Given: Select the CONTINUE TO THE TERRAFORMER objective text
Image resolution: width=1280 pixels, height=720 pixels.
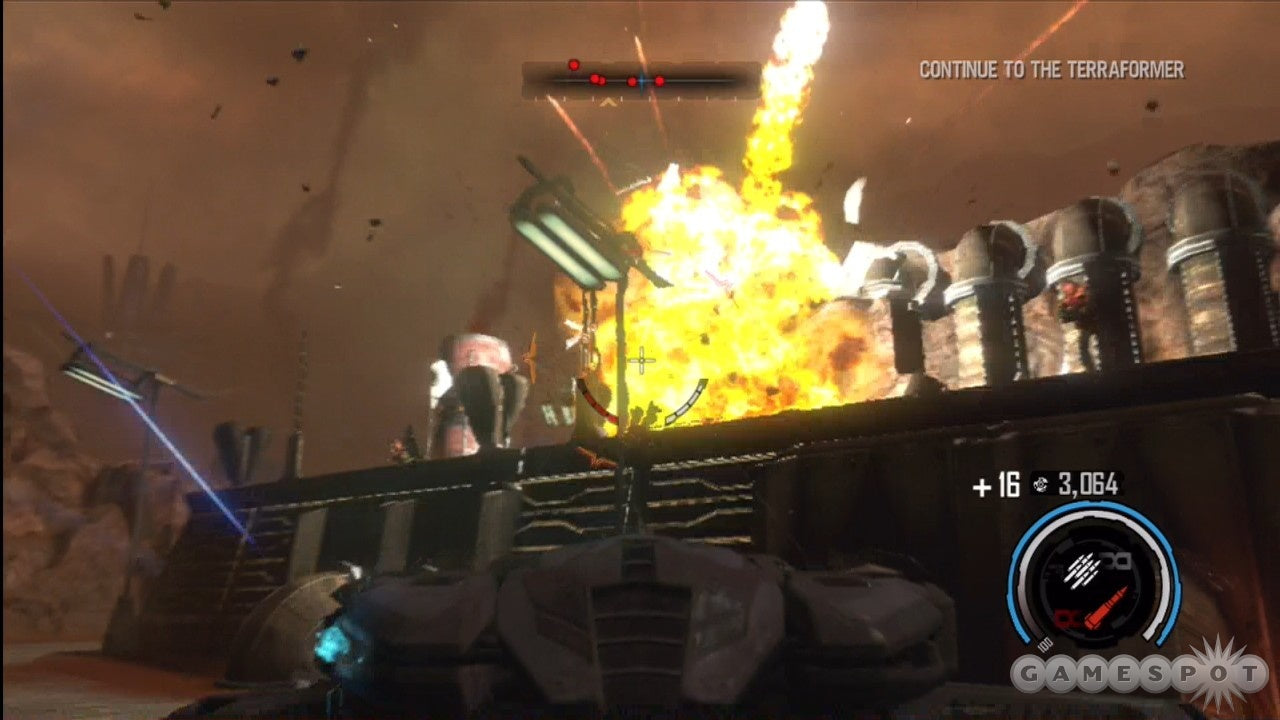Looking at the screenshot, I should (1051, 71).
